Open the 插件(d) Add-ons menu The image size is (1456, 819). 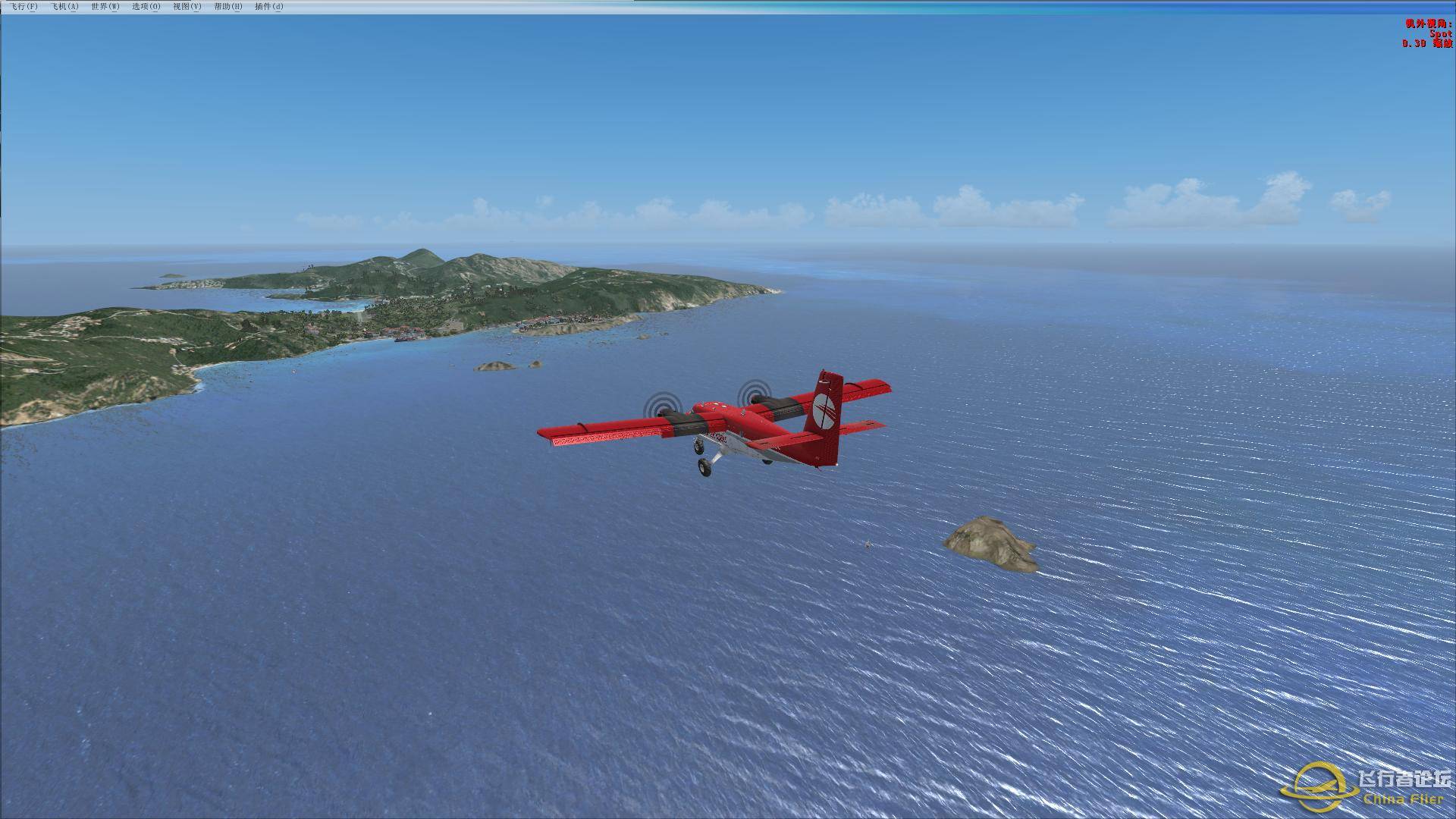pos(269,7)
